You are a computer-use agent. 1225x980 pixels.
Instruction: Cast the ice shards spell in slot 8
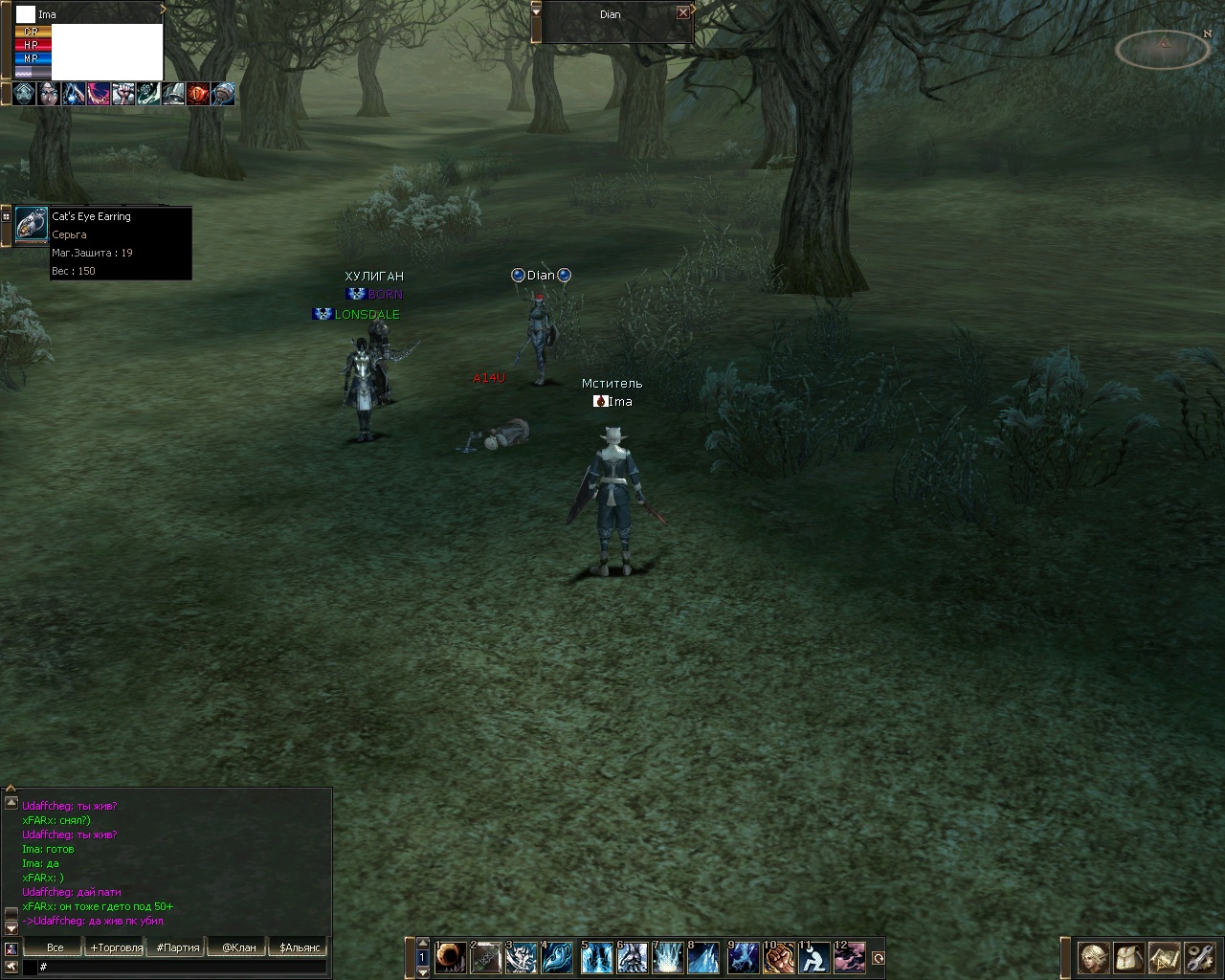tap(703, 957)
